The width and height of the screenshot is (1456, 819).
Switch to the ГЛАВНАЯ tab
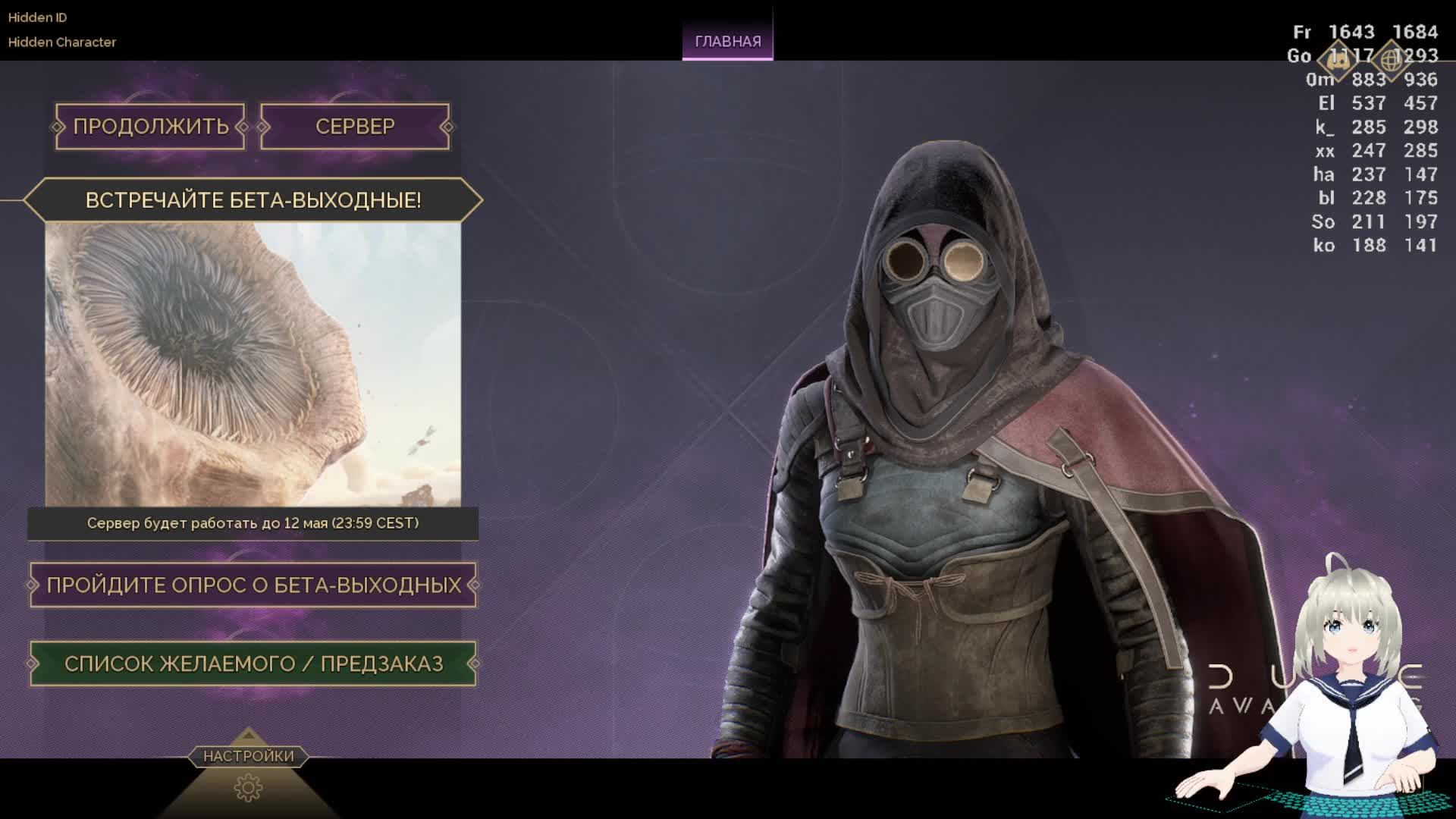point(727,42)
